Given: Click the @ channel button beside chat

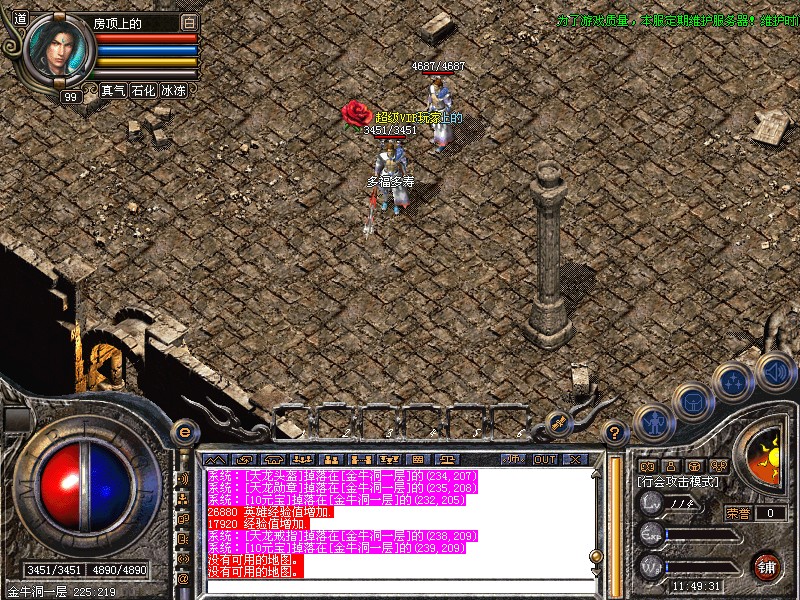Looking at the screenshot, I should [184, 578].
